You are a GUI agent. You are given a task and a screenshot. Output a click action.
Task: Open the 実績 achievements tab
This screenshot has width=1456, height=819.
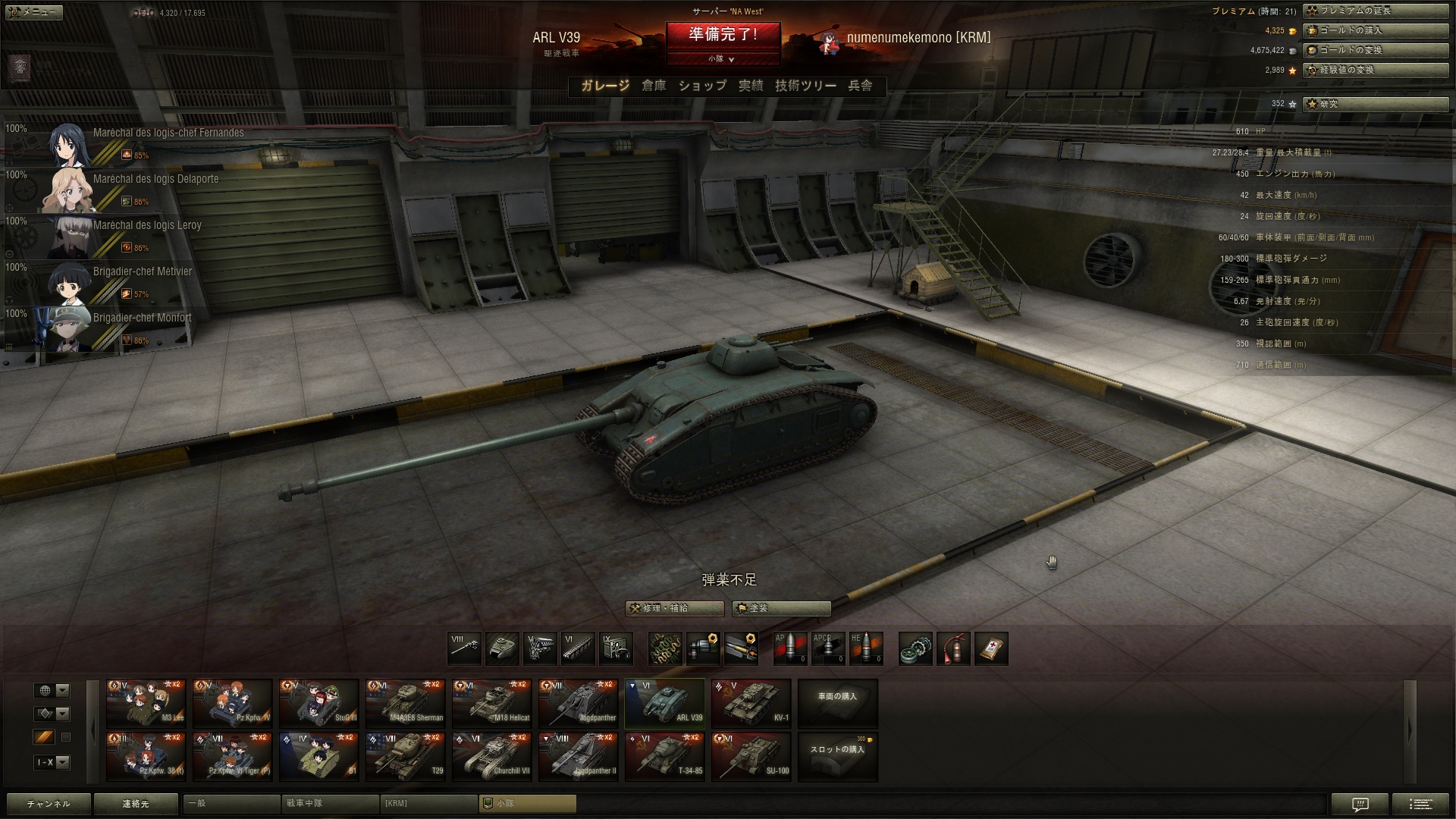coord(751,86)
